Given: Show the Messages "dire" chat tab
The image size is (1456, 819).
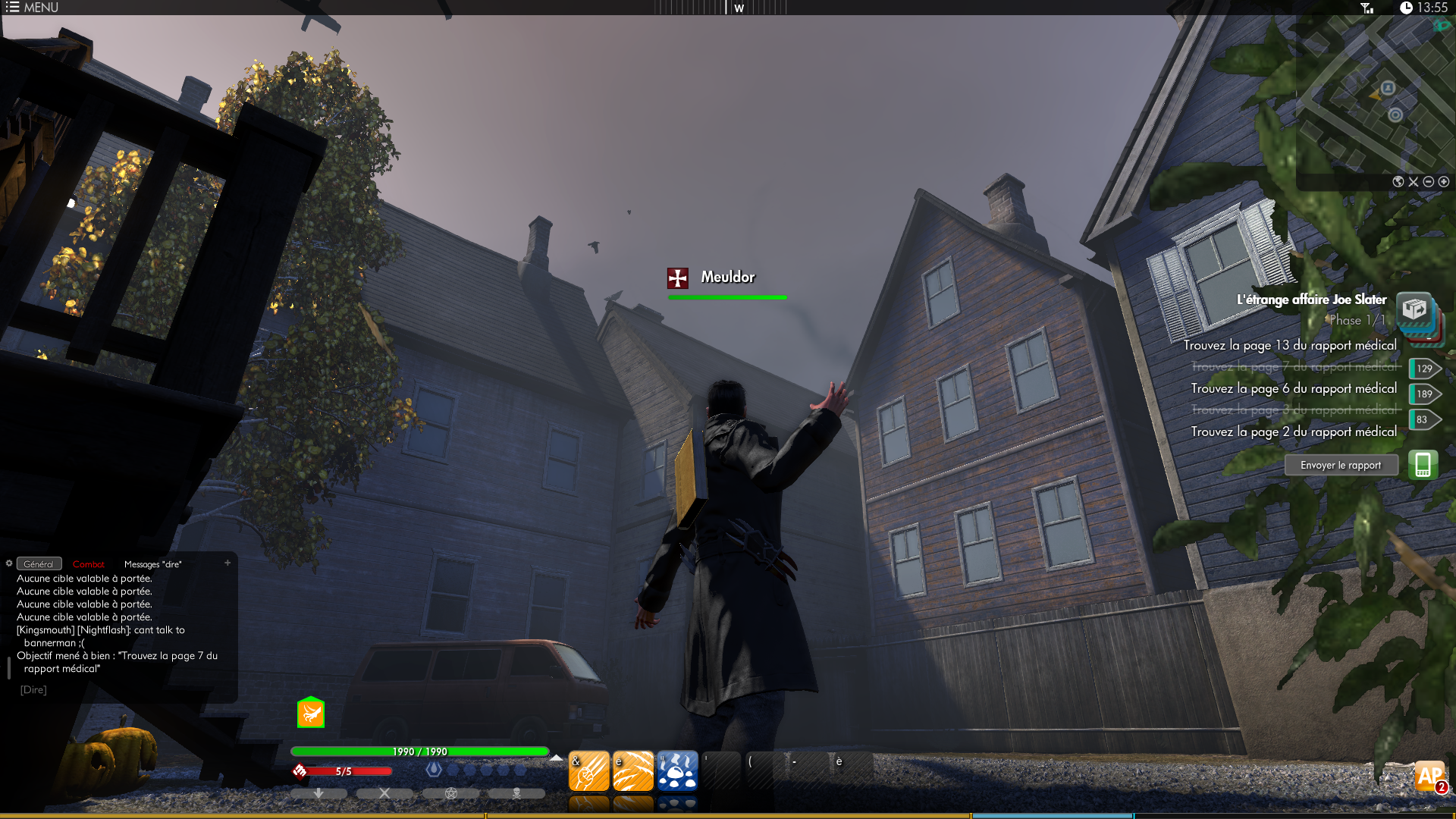Looking at the screenshot, I should (x=152, y=564).
